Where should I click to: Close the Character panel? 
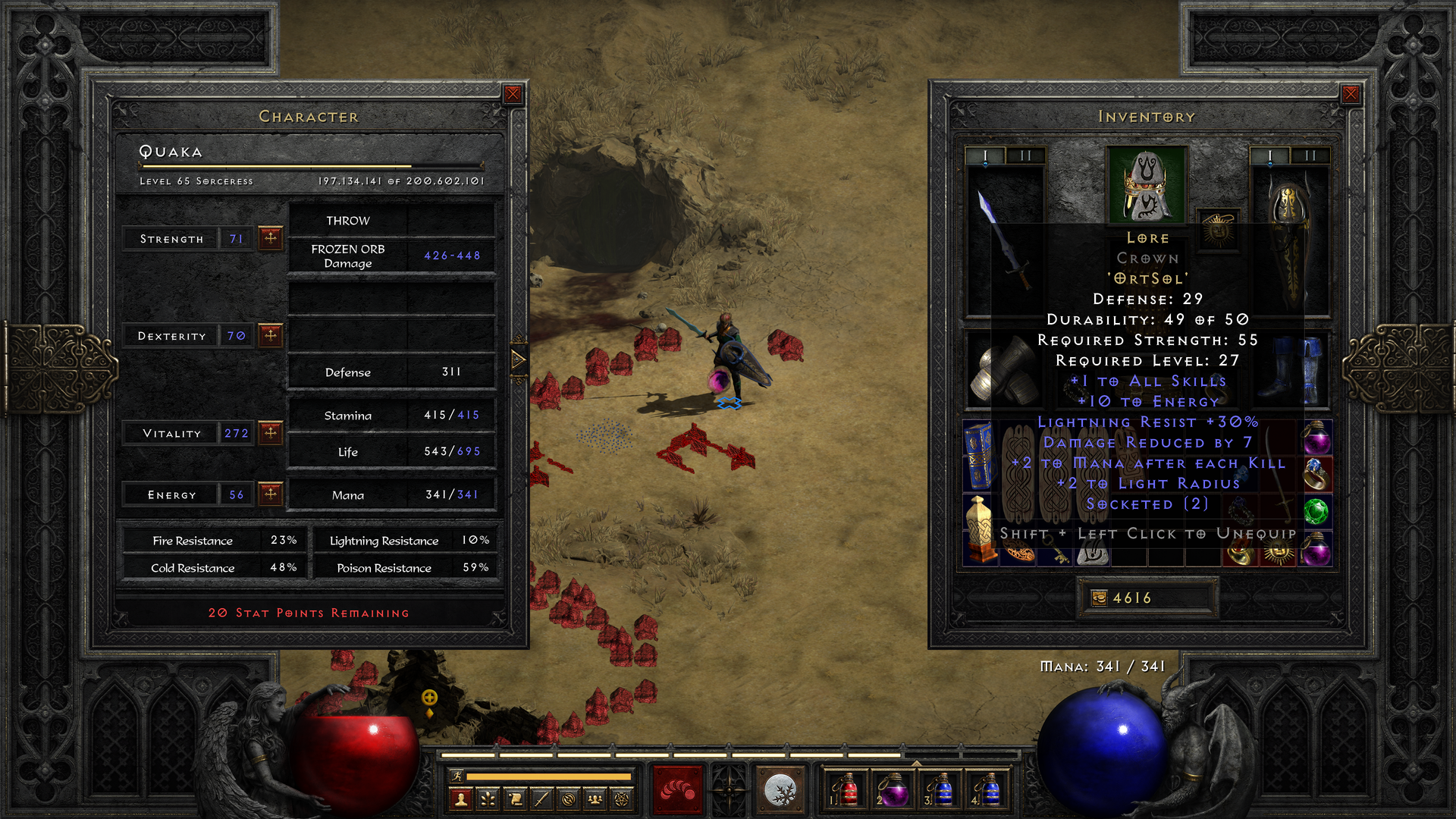[513, 94]
